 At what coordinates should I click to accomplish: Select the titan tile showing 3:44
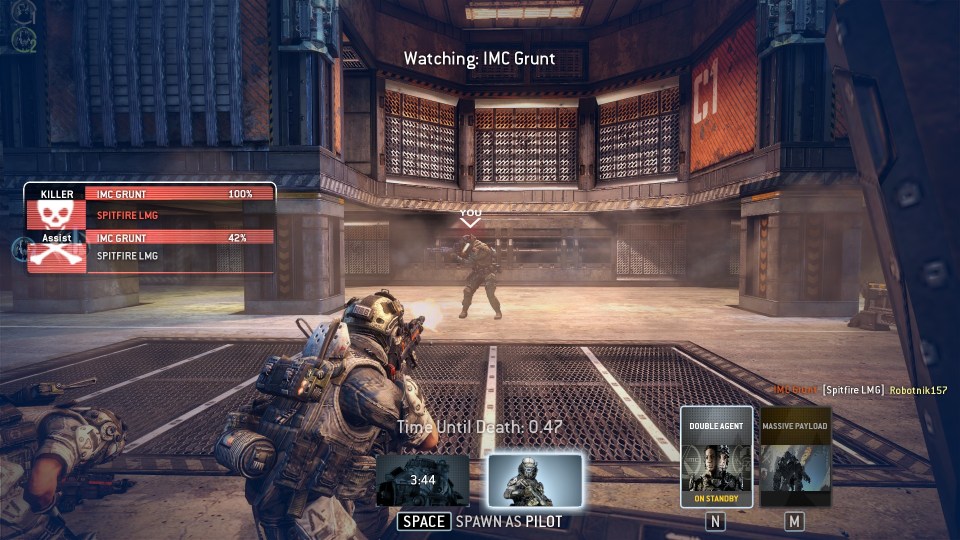click(x=423, y=480)
